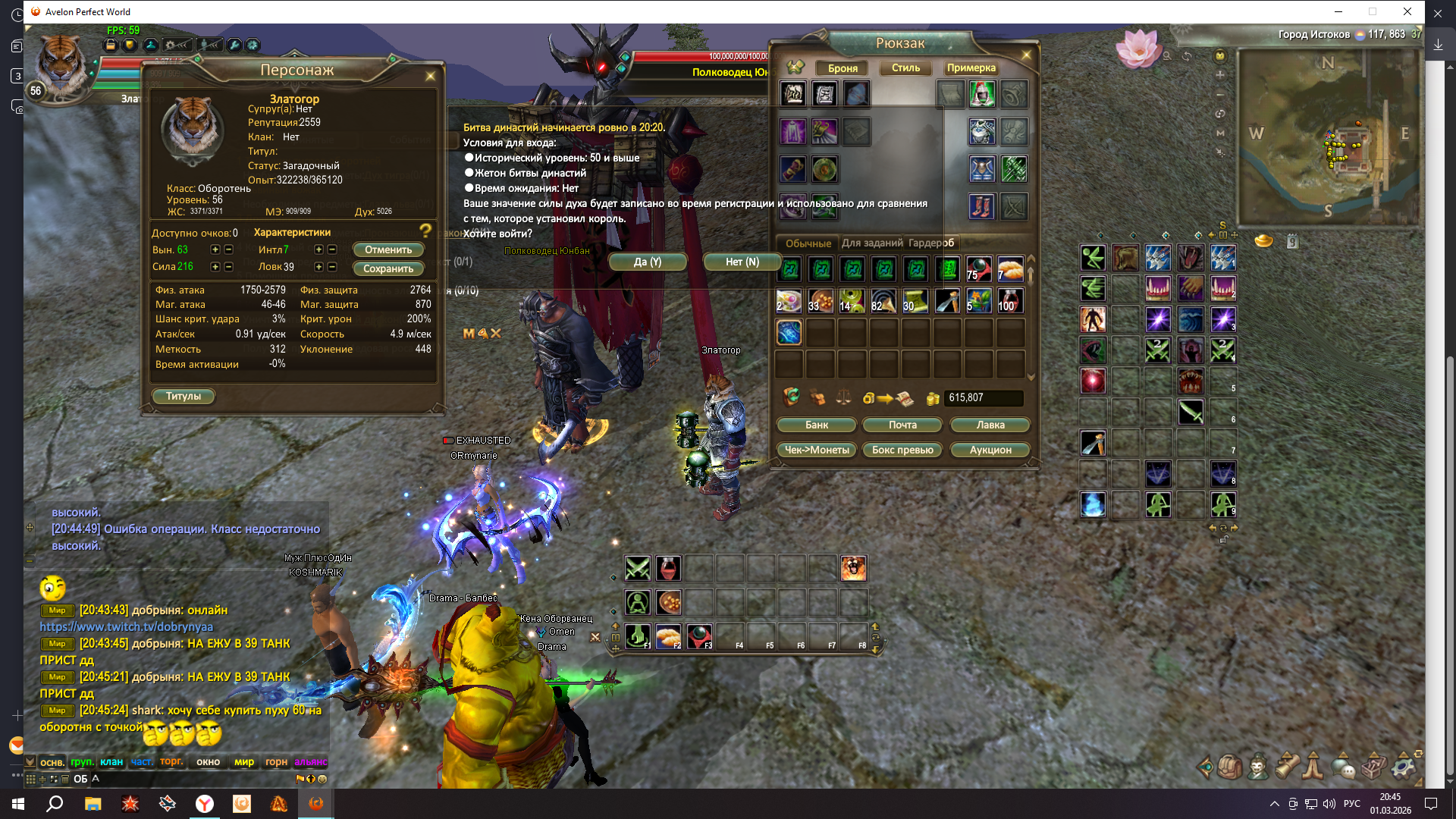The height and width of the screenshot is (819, 1456).
Task: Open Бокс превью button
Action: (902, 450)
